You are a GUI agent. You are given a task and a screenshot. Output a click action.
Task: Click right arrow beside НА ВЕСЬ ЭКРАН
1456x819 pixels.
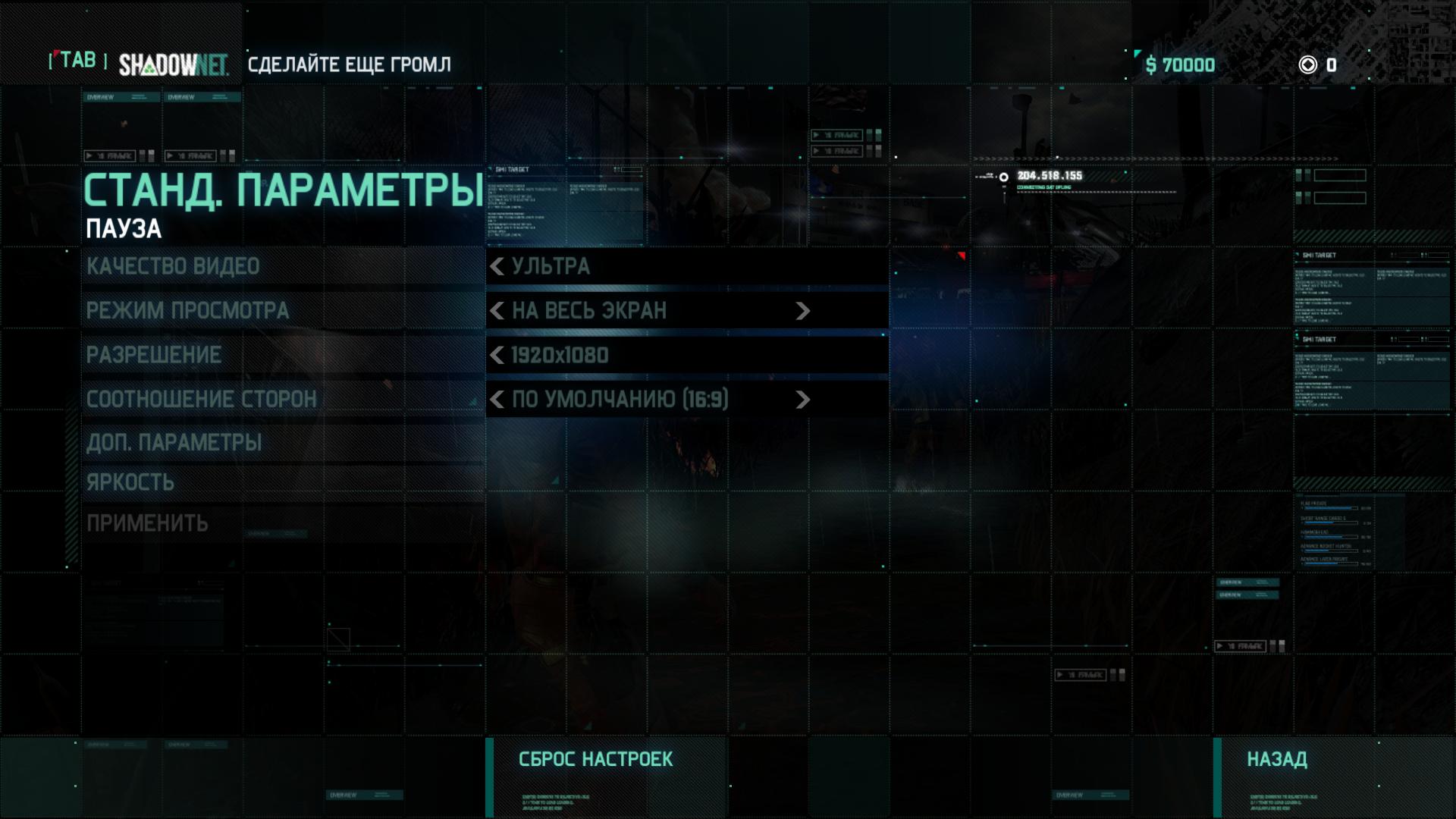pyautogui.click(x=802, y=311)
